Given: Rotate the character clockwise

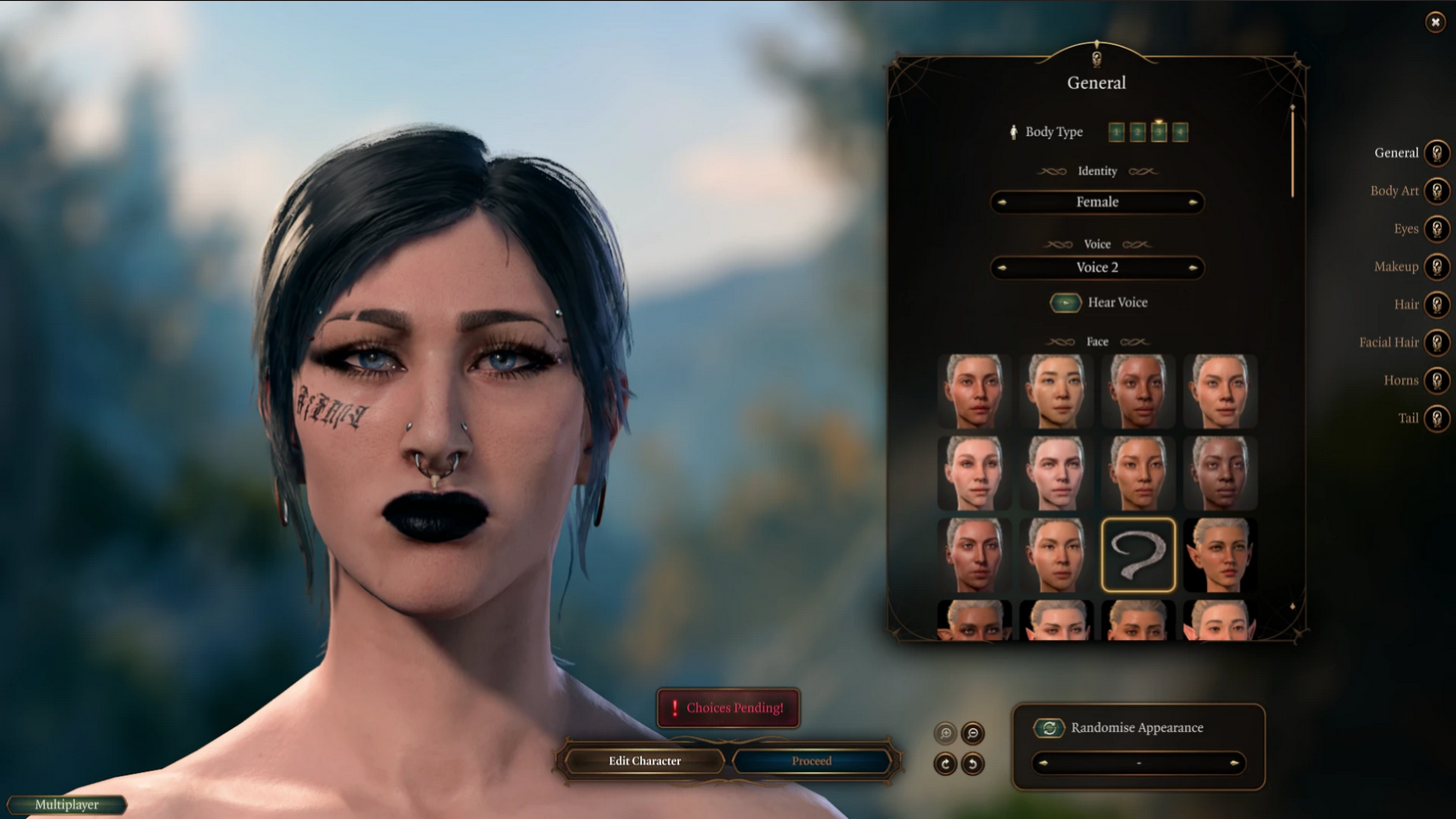Looking at the screenshot, I should (x=945, y=763).
